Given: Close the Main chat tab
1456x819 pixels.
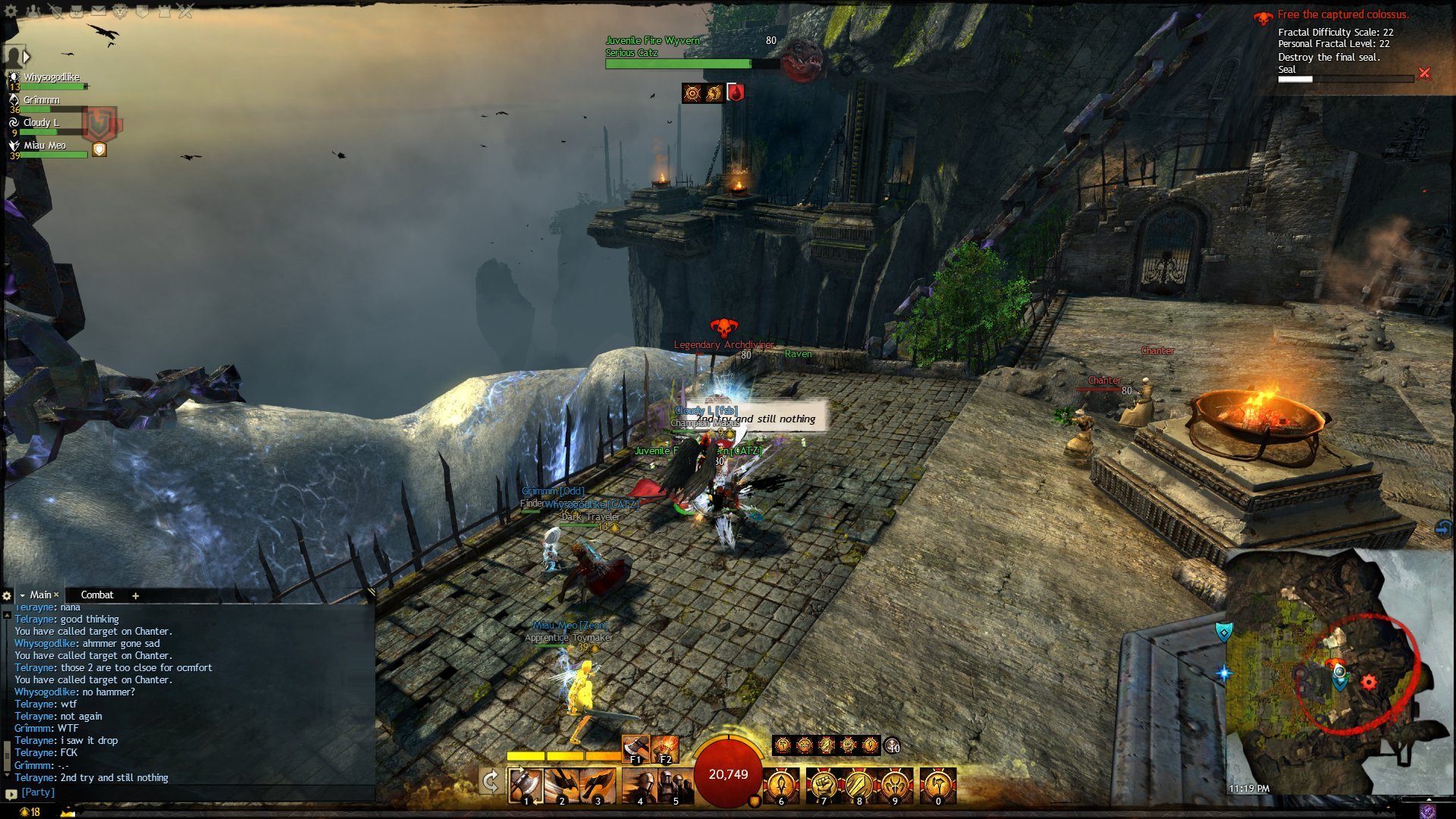Looking at the screenshot, I should click(x=56, y=595).
